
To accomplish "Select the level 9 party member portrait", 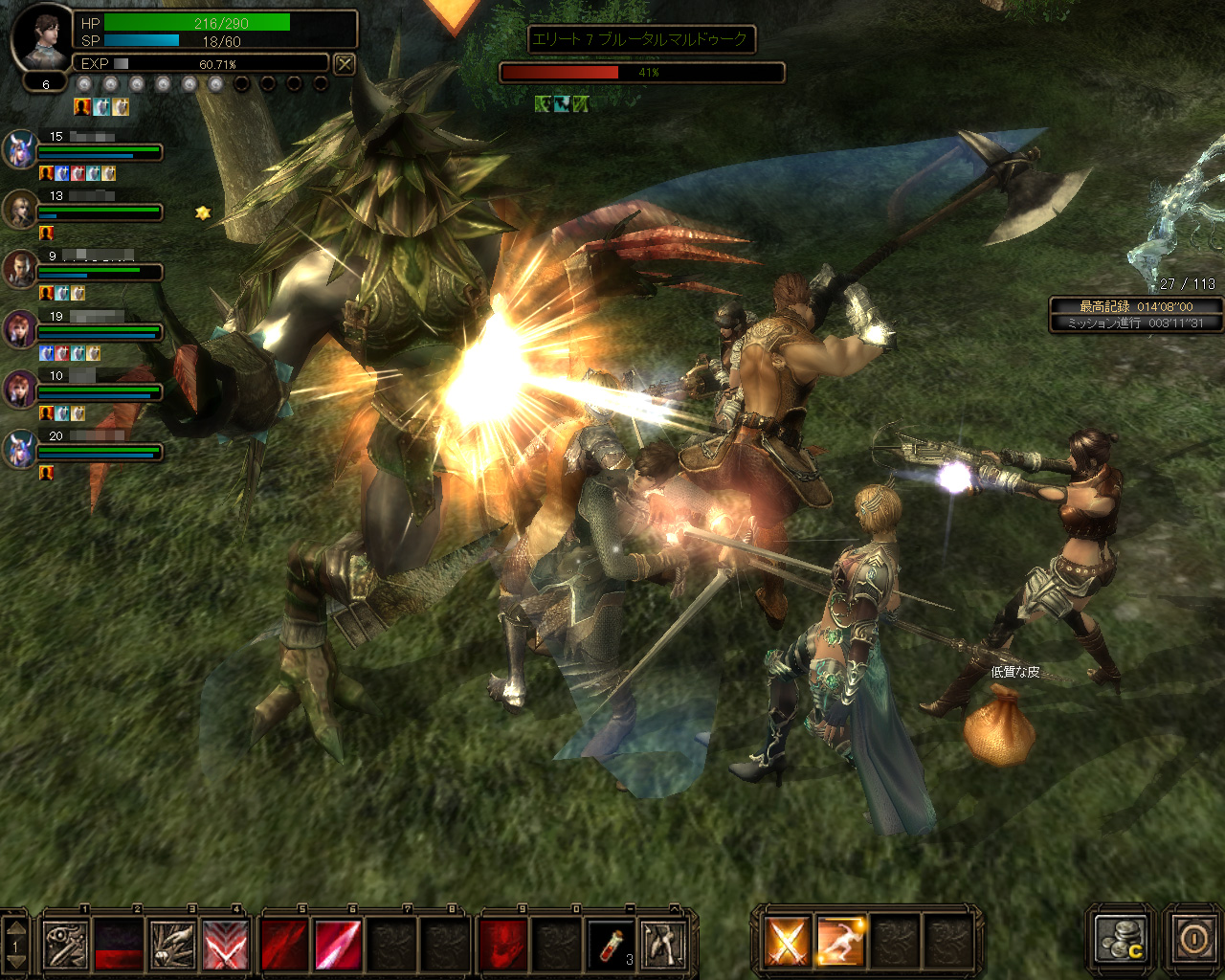I will (x=20, y=270).
